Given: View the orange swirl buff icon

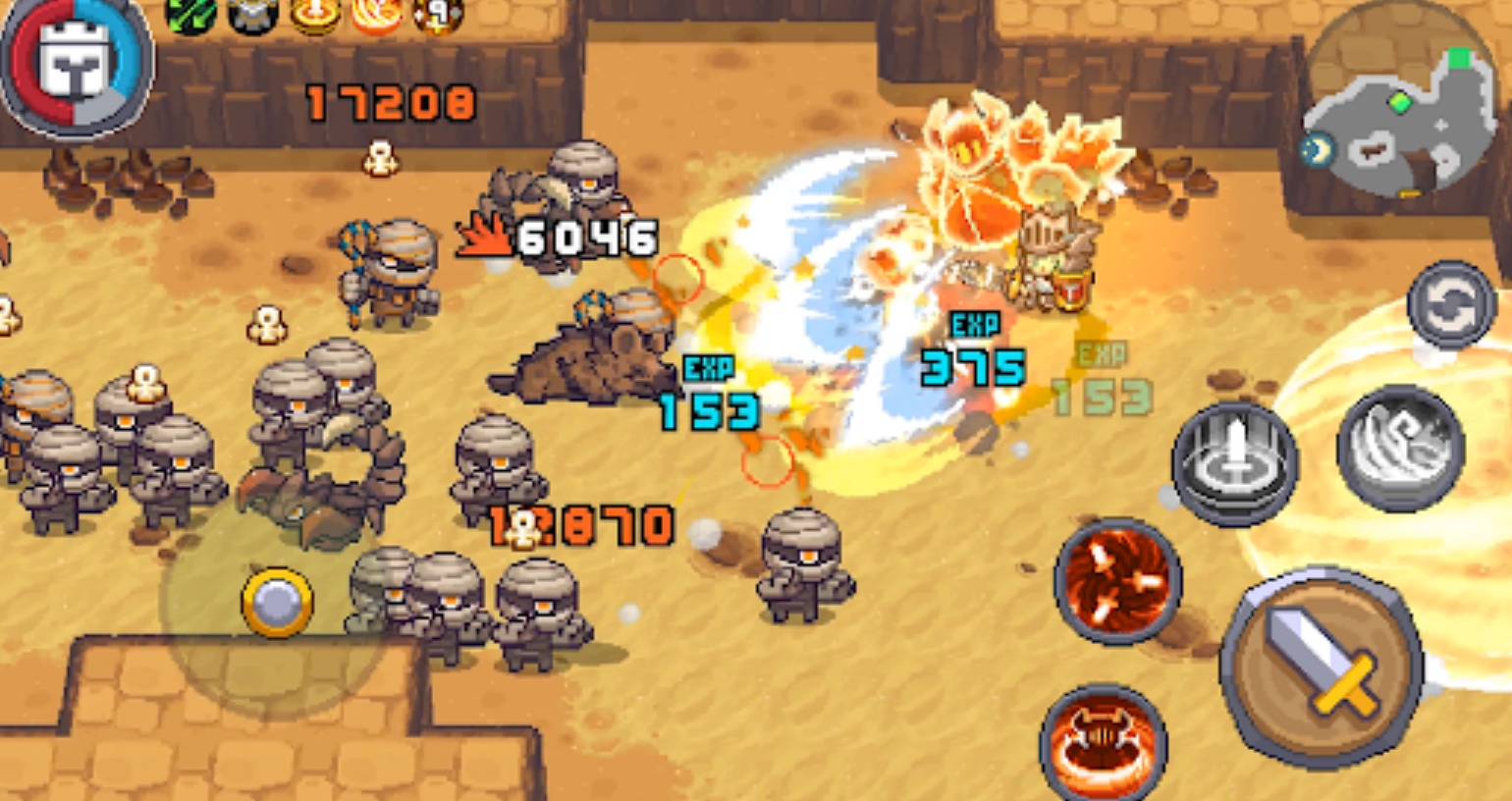Looking at the screenshot, I should [x=377, y=14].
